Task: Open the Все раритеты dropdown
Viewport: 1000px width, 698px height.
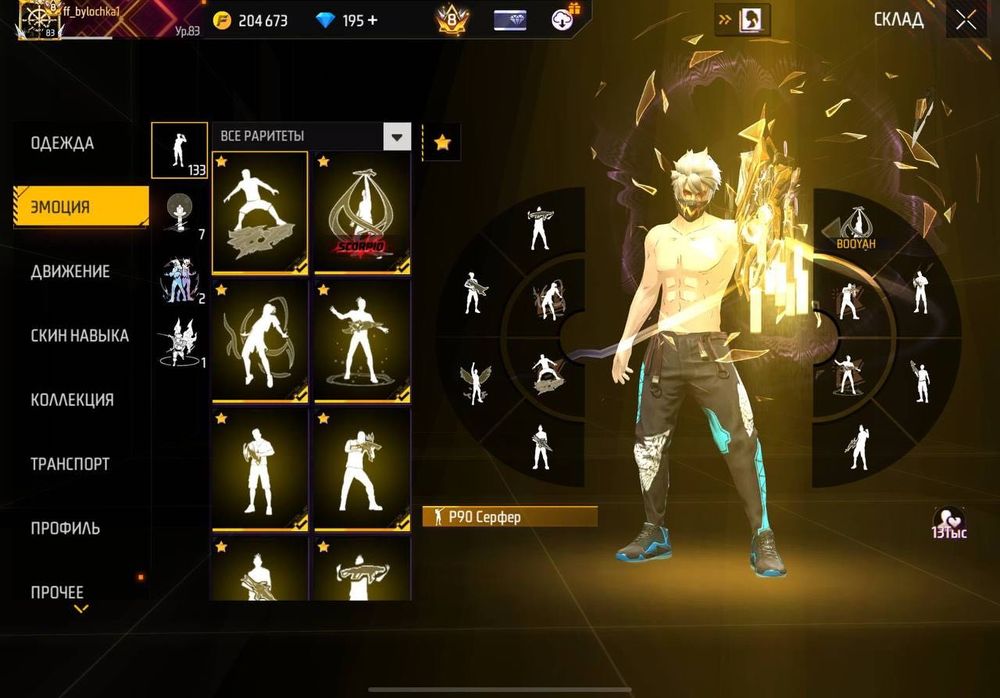Action: pyautogui.click(x=398, y=137)
